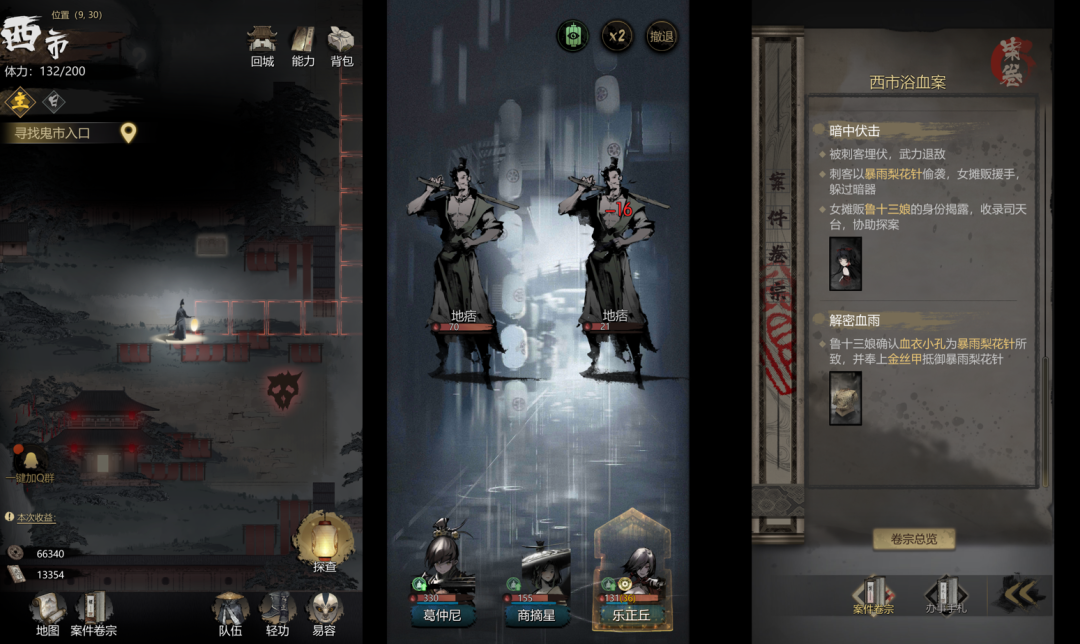Viewport: 1080px width, 644px height.
Task: Click the gold double-arrow back button
Action: [1018, 594]
